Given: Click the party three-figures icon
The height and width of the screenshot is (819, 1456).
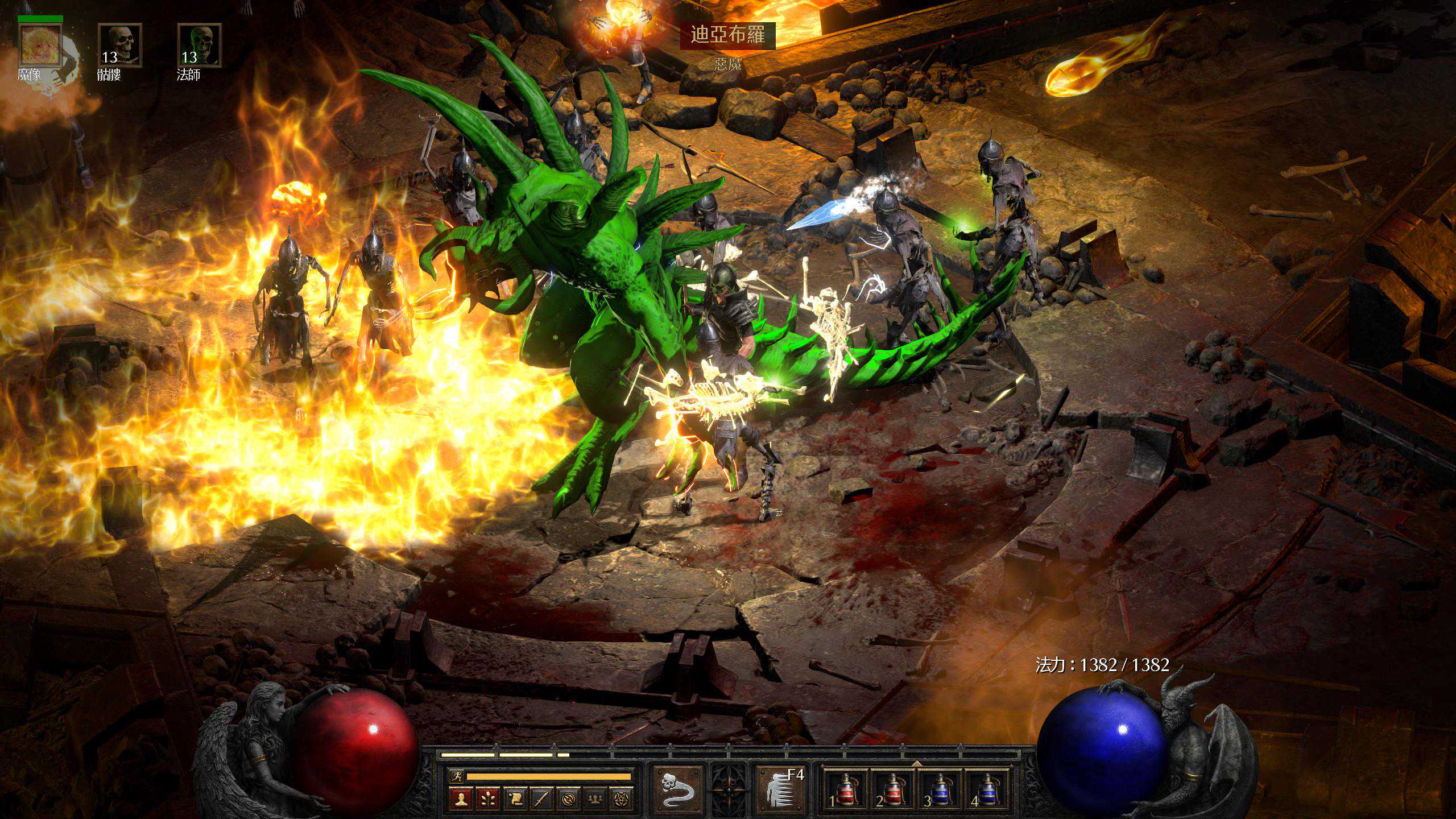Looking at the screenshot, I should coord(595,799).
